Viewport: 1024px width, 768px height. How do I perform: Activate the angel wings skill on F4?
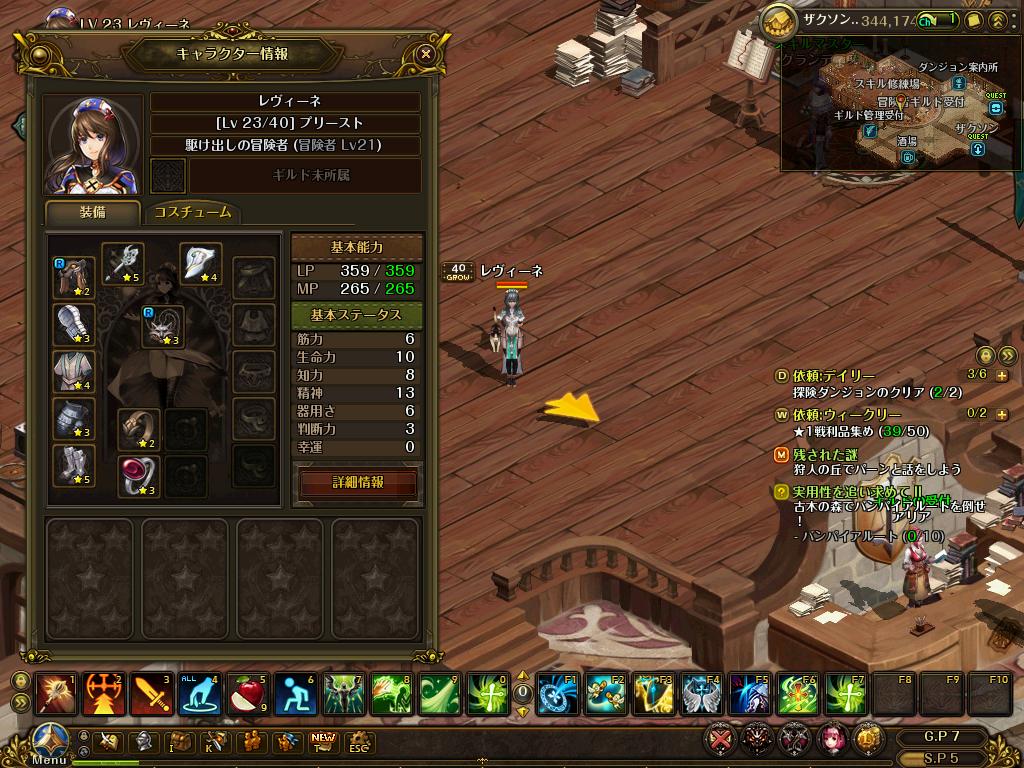[699, 694]
